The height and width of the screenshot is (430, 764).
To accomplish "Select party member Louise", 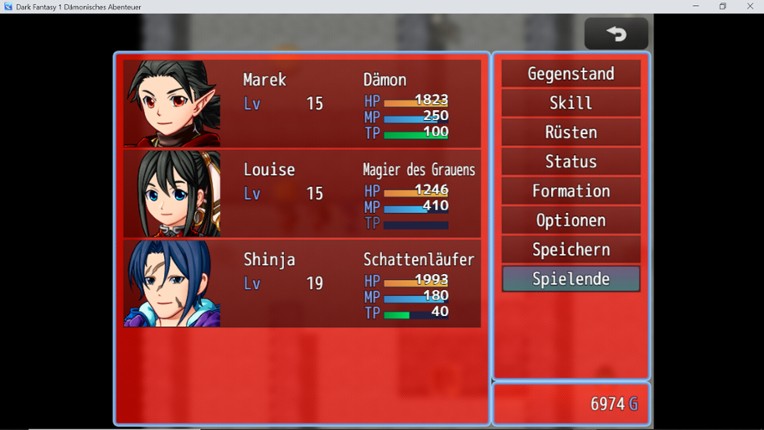I will [301, 193].
